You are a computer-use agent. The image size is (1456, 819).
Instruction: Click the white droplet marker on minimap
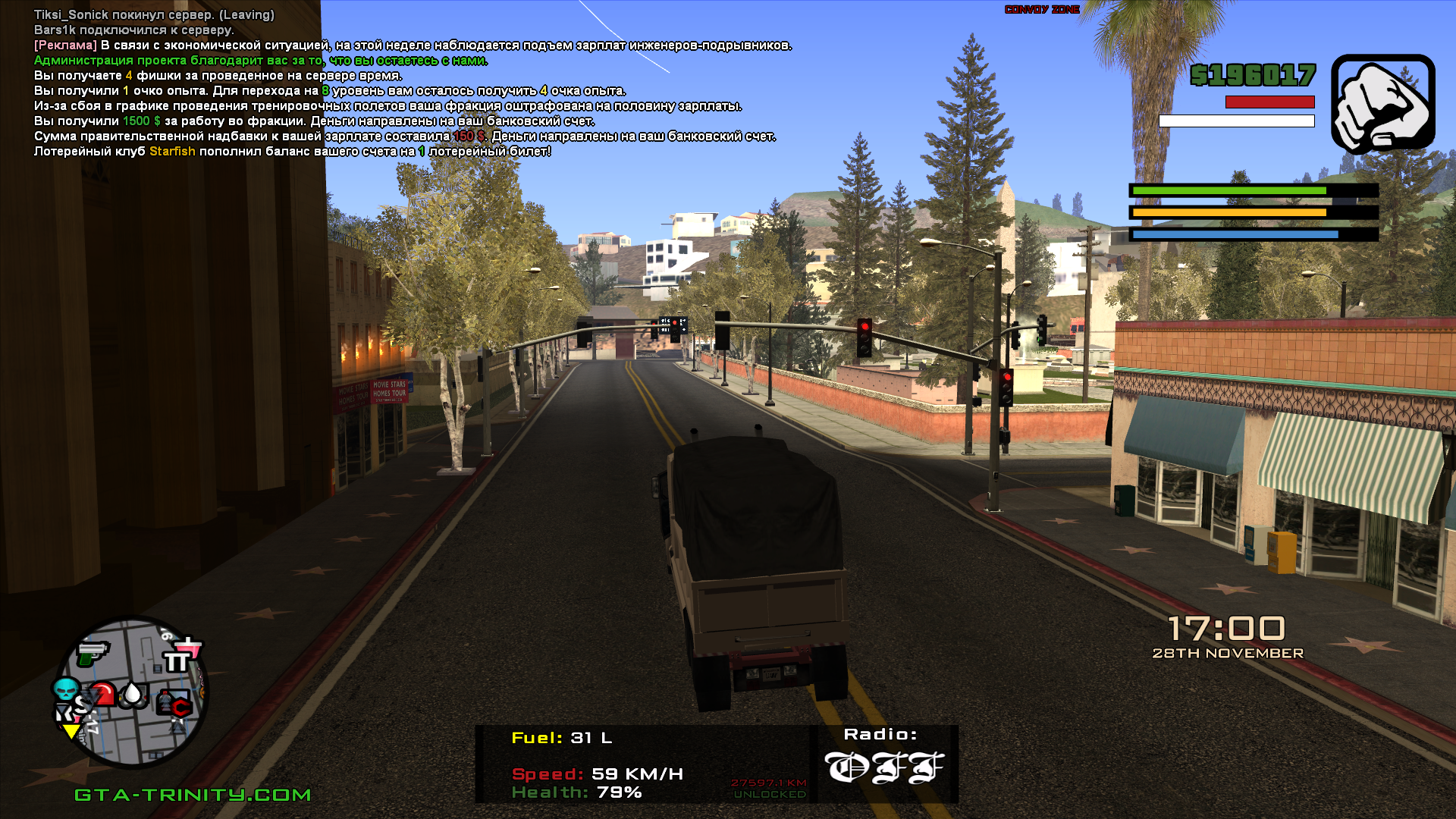tap(133, 694)
